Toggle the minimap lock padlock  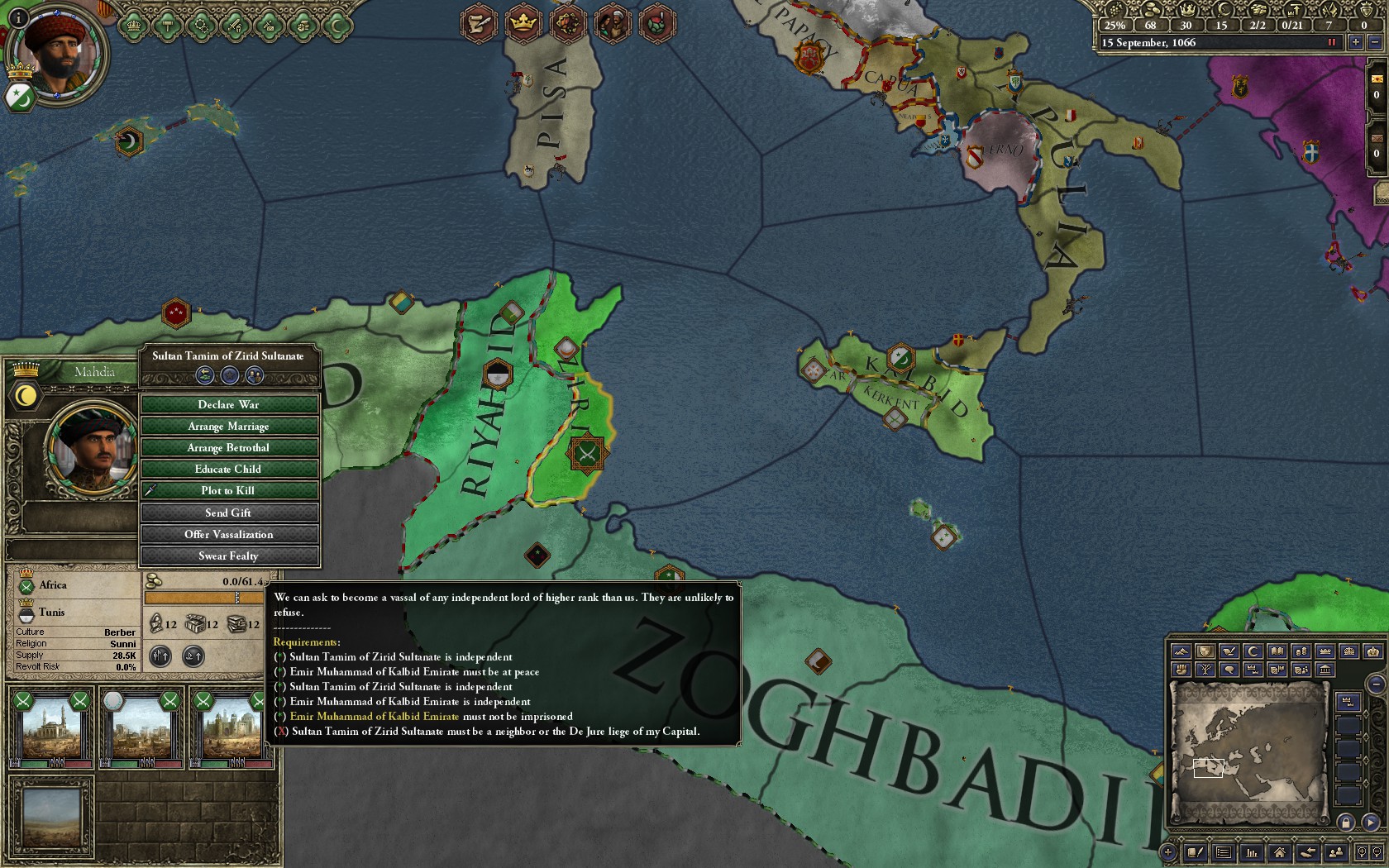click(x=1346, y=823)
